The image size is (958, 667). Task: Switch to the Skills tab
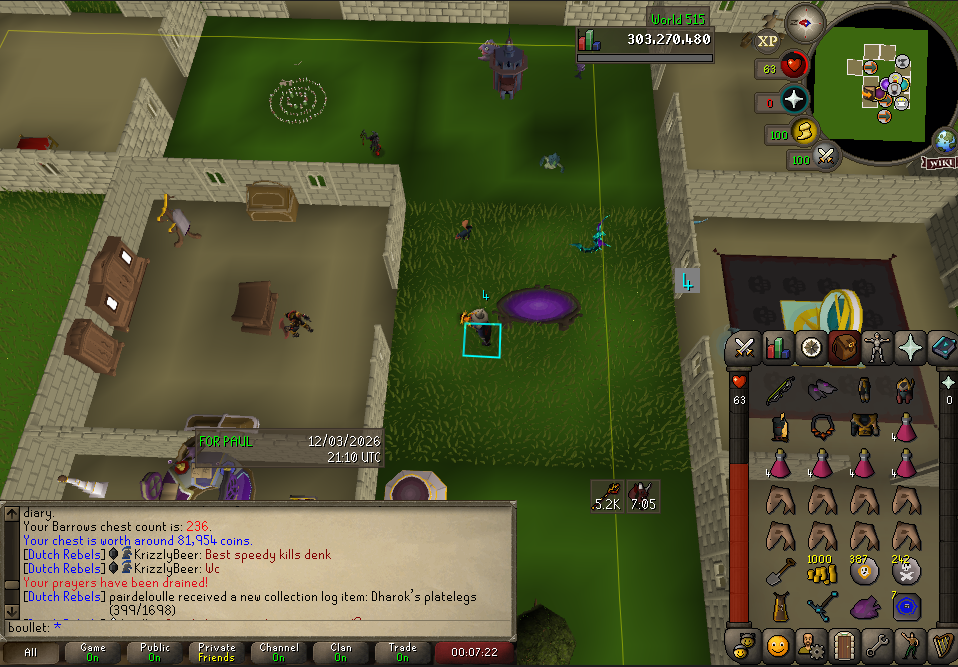coord(778,348)
